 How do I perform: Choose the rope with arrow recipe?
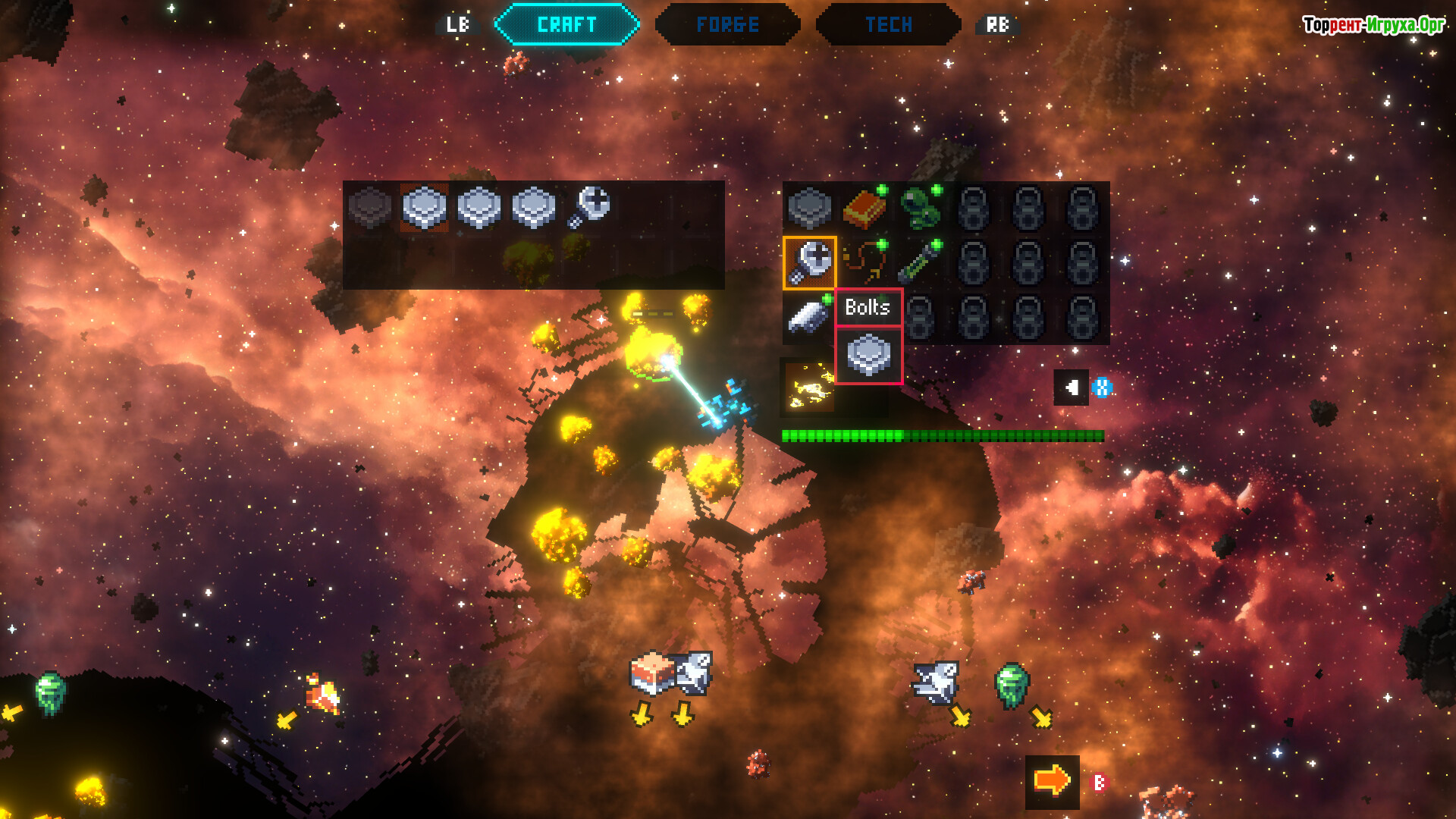(x=864, y=262)
